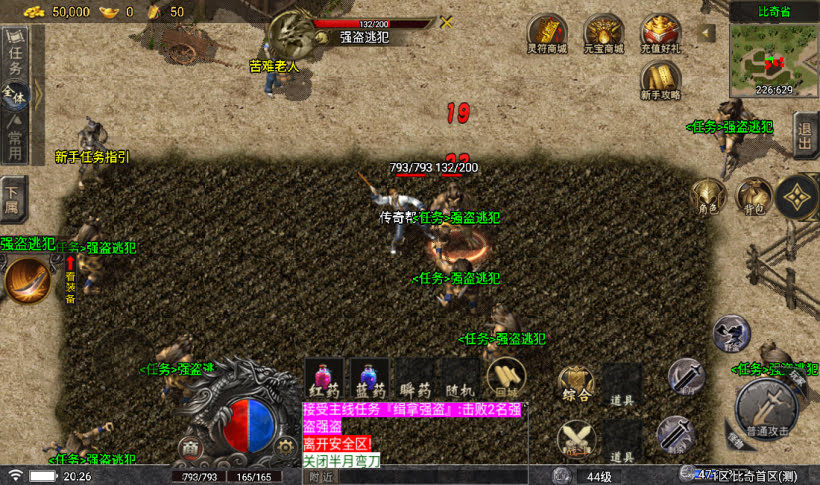This screenshot has height=485, width=820.
Task: Switch to the 任务 quest tab
Action: click(x=14, y=59)
